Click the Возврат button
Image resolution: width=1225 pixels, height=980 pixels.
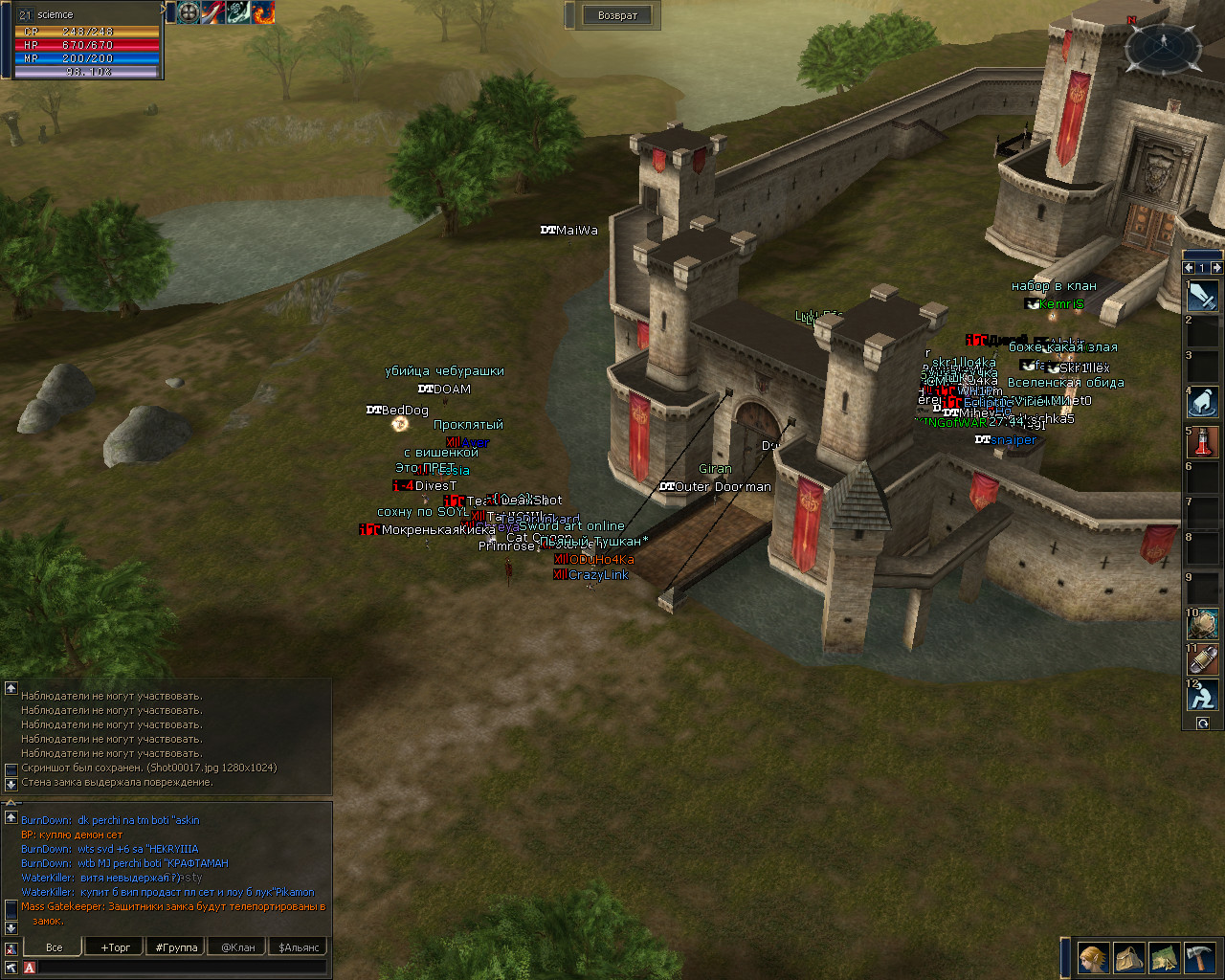(617, 15)
